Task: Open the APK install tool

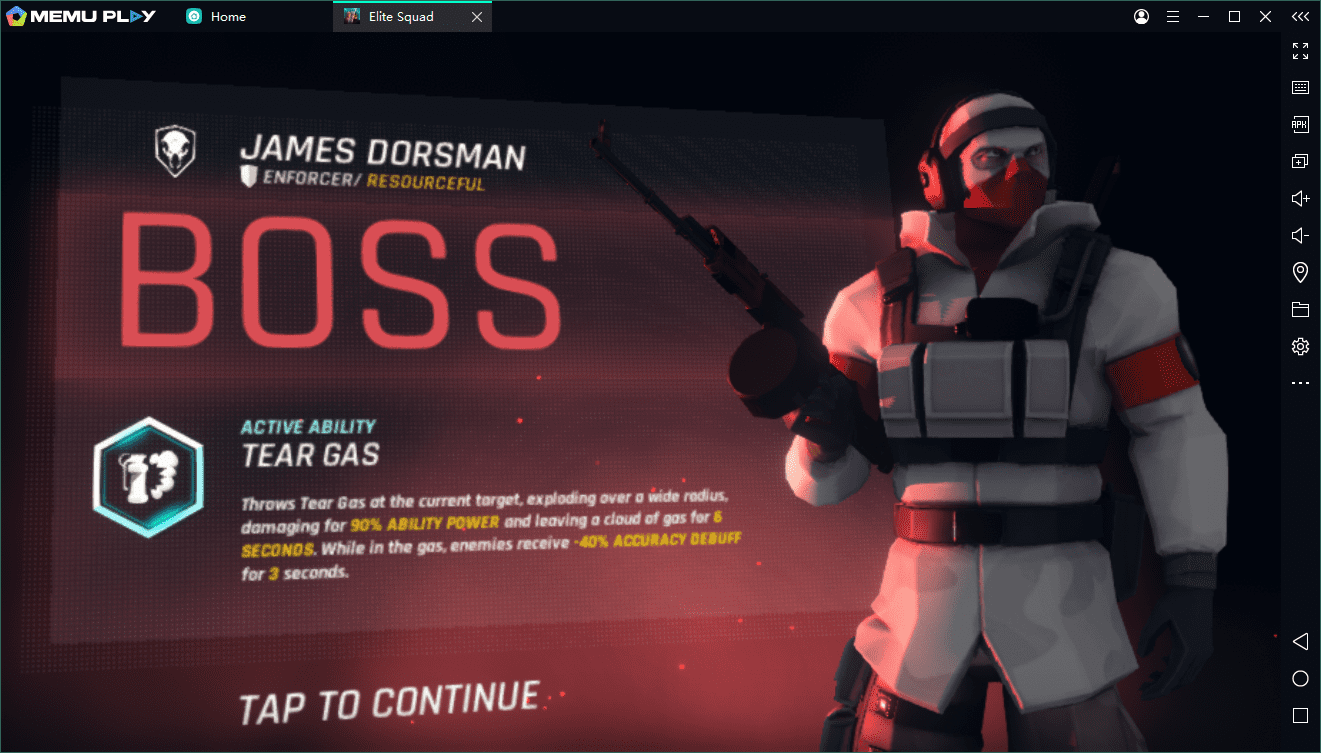Action: point(1300,124)
